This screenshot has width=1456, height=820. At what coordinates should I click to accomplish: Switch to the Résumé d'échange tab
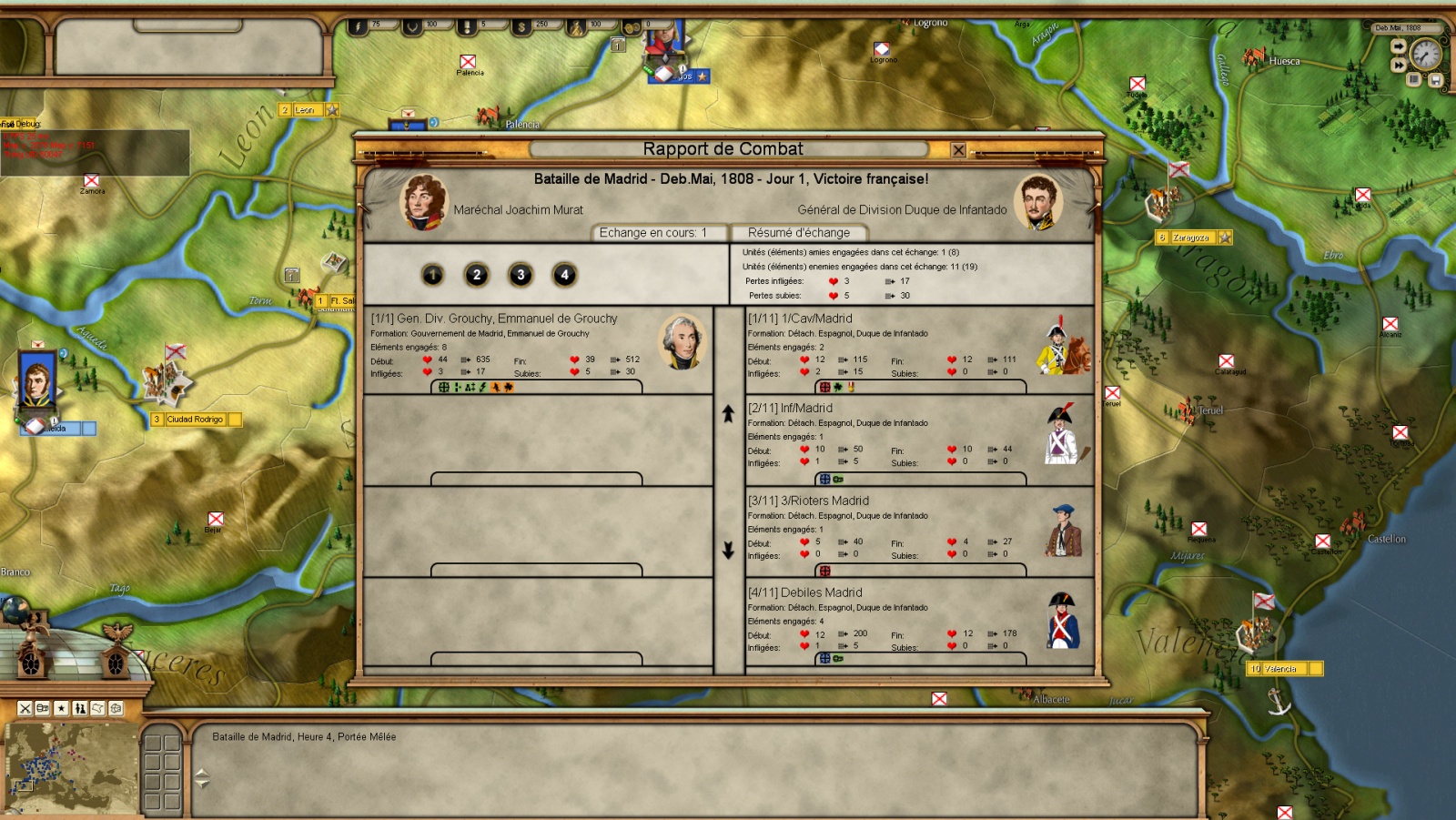coord(798,233)
